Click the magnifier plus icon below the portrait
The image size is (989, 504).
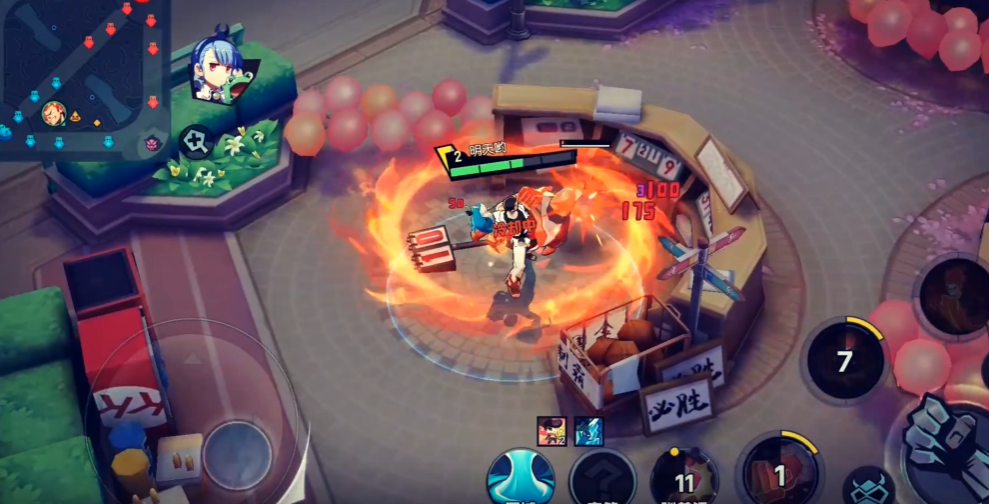(x=195, y=142)
